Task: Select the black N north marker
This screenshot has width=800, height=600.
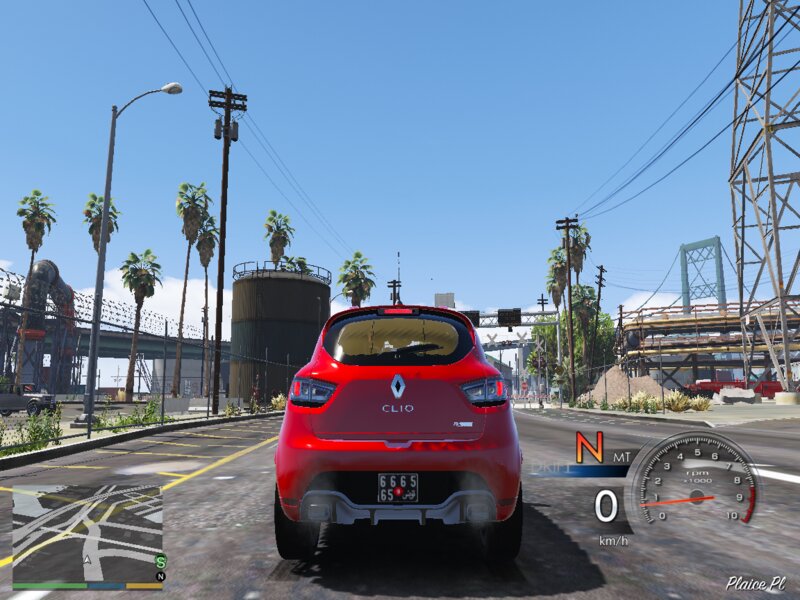Action: 160,576
